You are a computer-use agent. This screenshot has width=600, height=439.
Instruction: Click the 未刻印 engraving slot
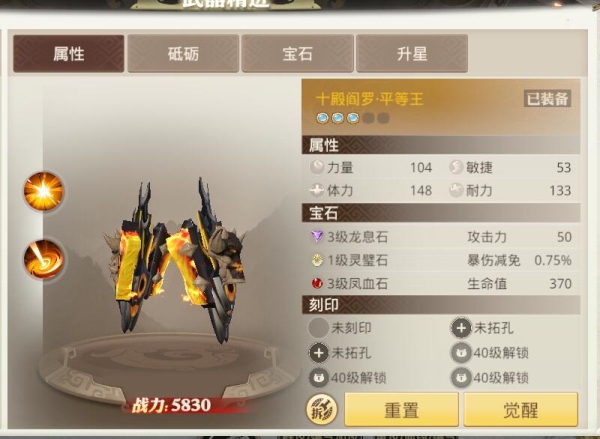point(345,327)
